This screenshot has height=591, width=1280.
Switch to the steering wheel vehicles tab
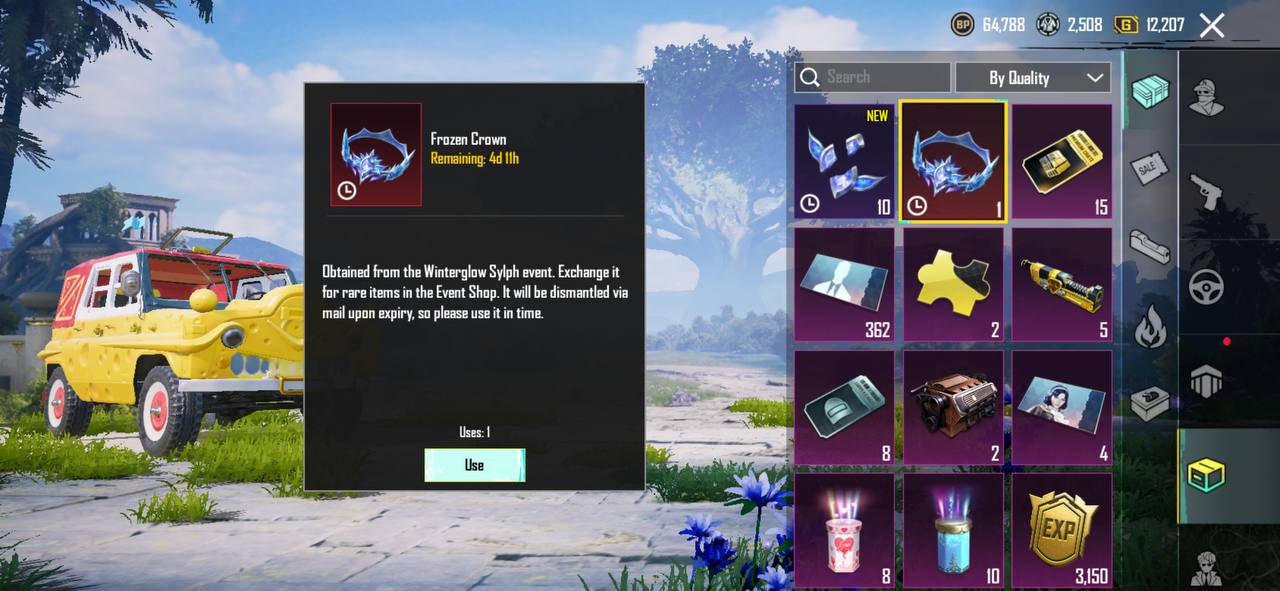tap(1207, 286)
